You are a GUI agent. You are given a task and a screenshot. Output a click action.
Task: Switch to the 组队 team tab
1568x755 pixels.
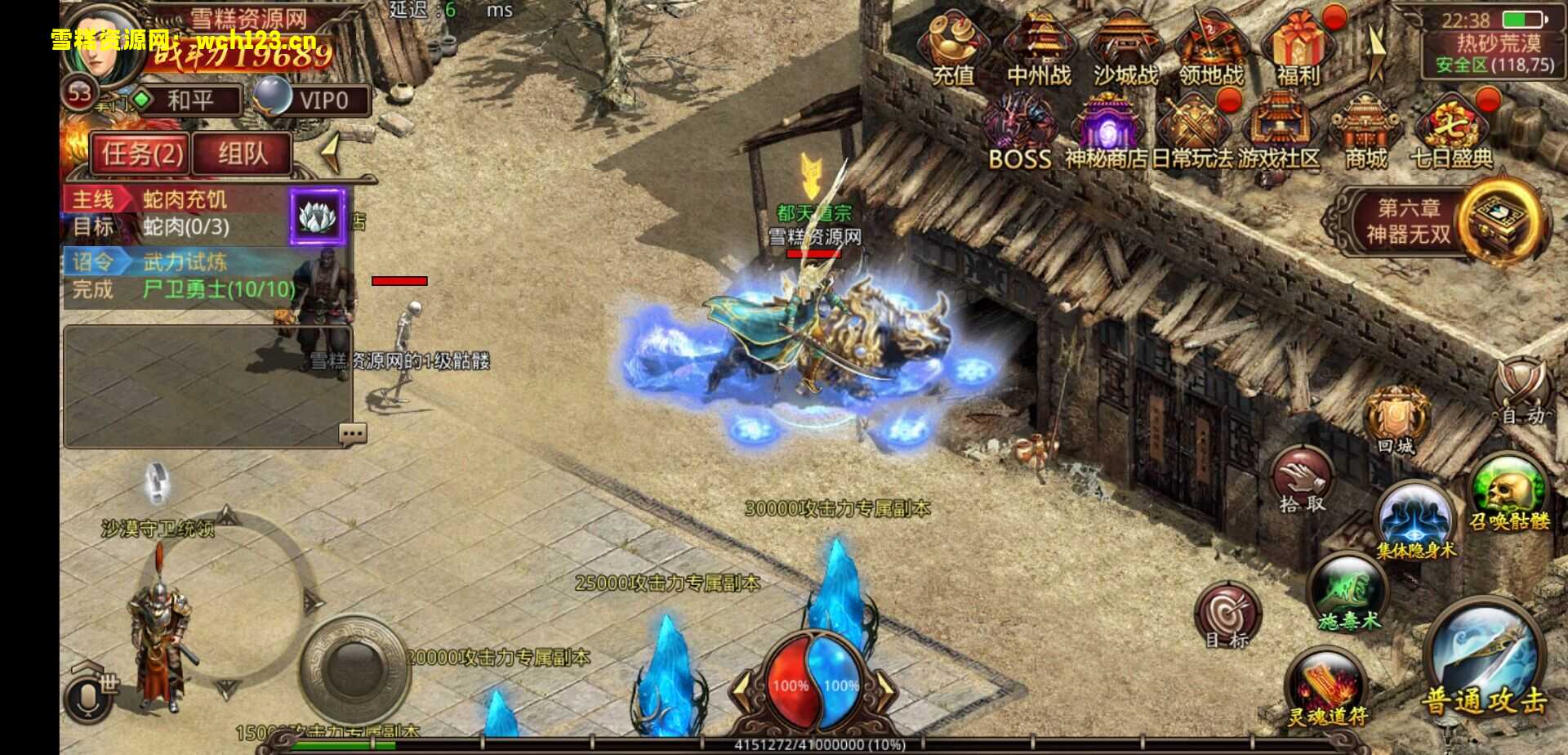tap(242, 154)
